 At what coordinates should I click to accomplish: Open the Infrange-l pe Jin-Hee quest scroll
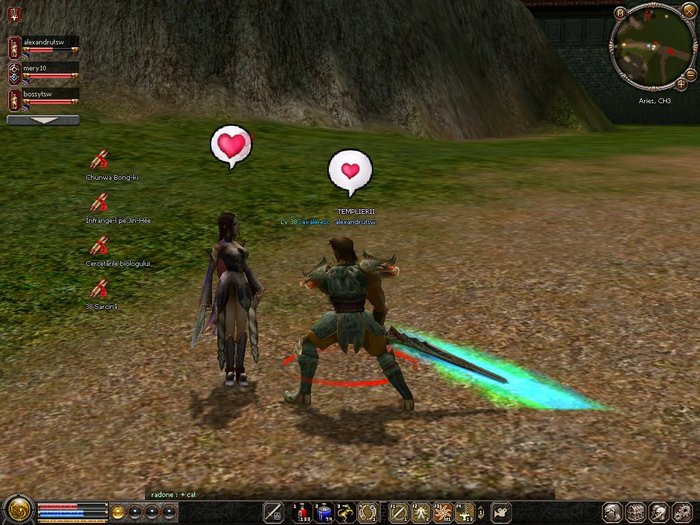[99, 202]
